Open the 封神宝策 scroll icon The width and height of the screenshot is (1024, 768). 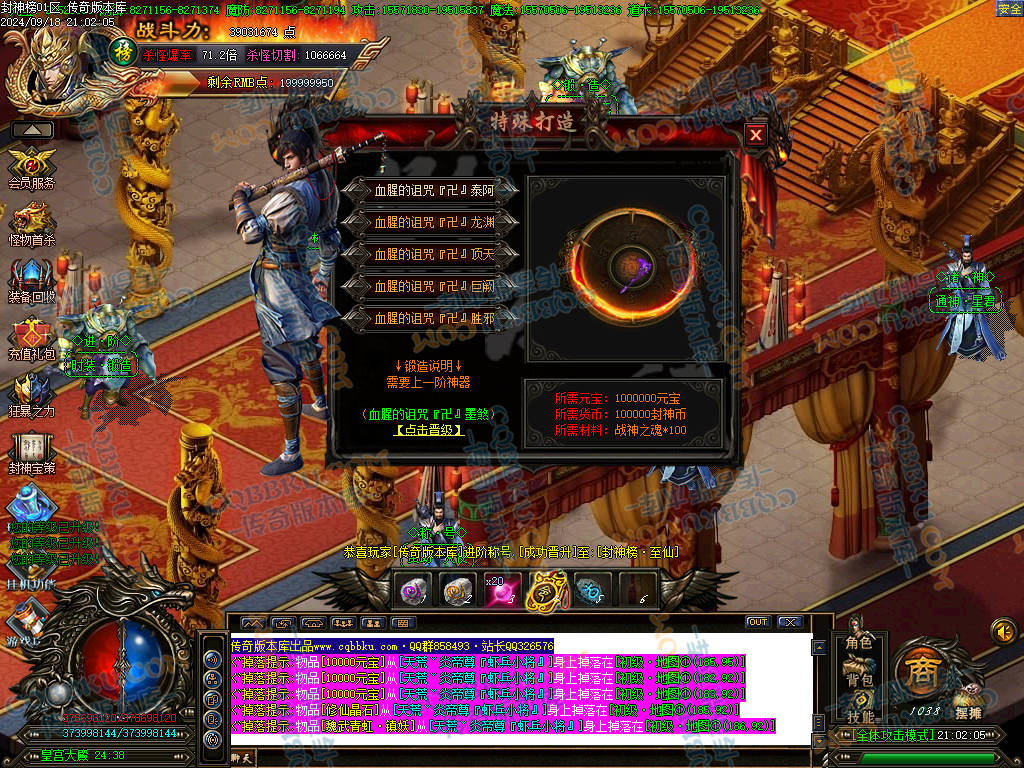[31, 452]
